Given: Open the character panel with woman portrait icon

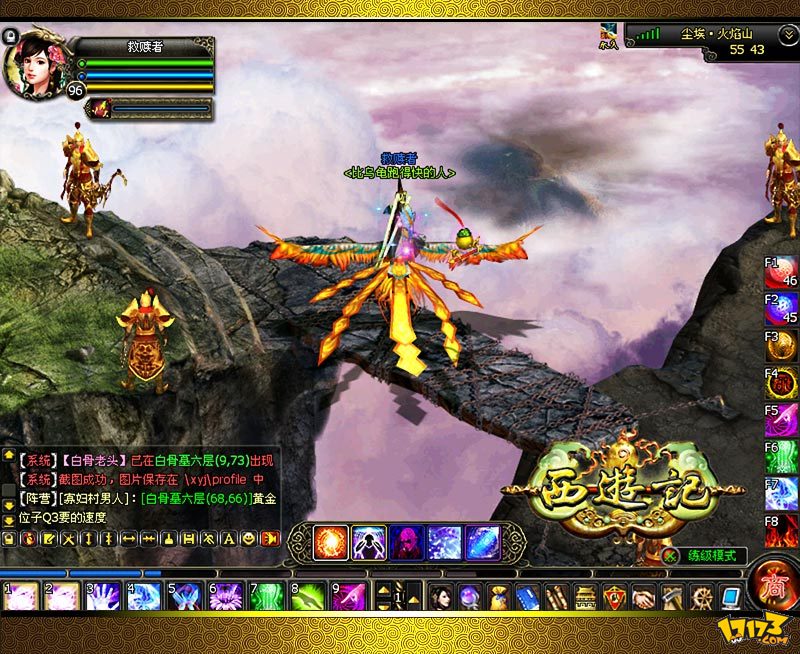Looking at the screenshot, I should click(441, 597).
